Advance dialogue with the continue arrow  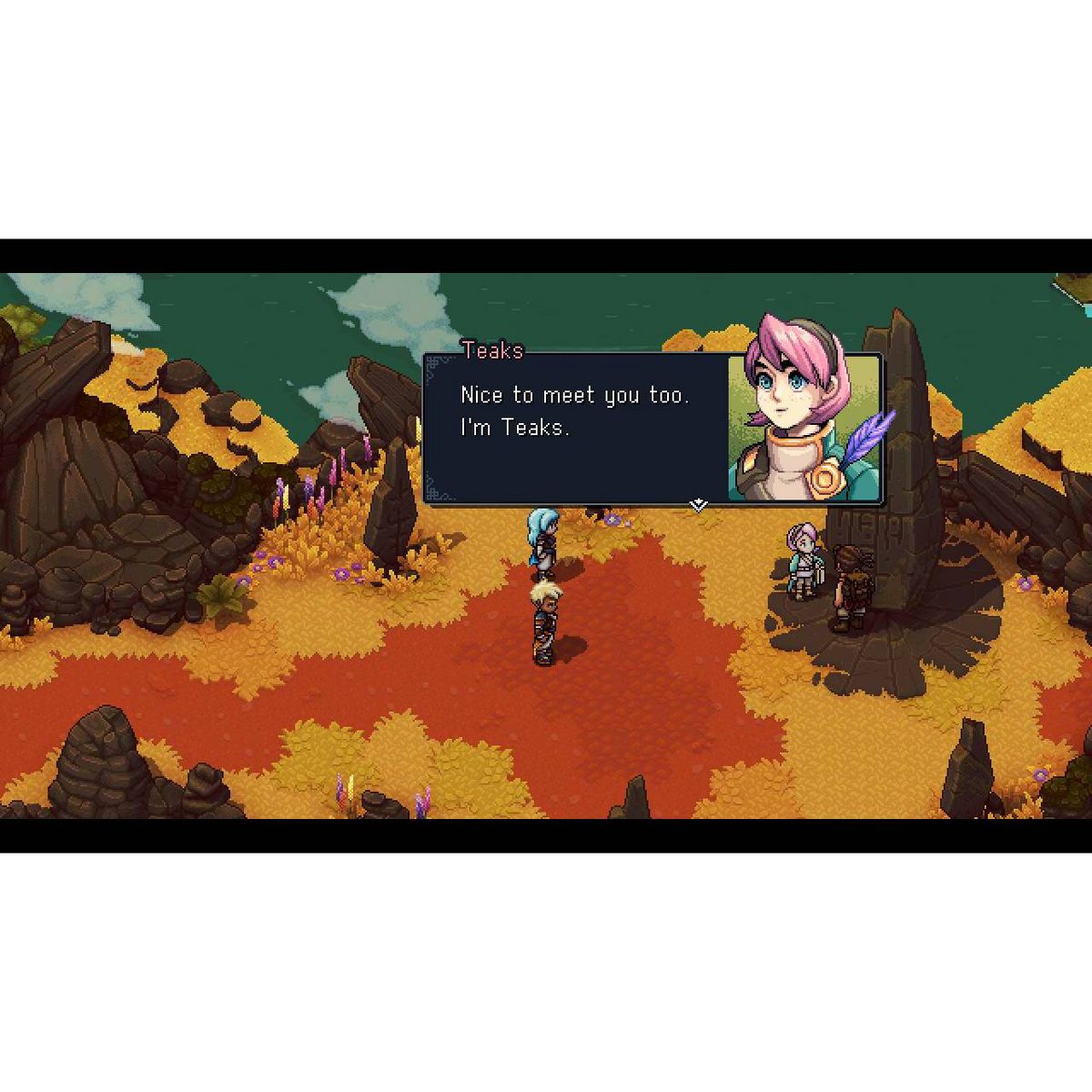[x=698, y=504]
